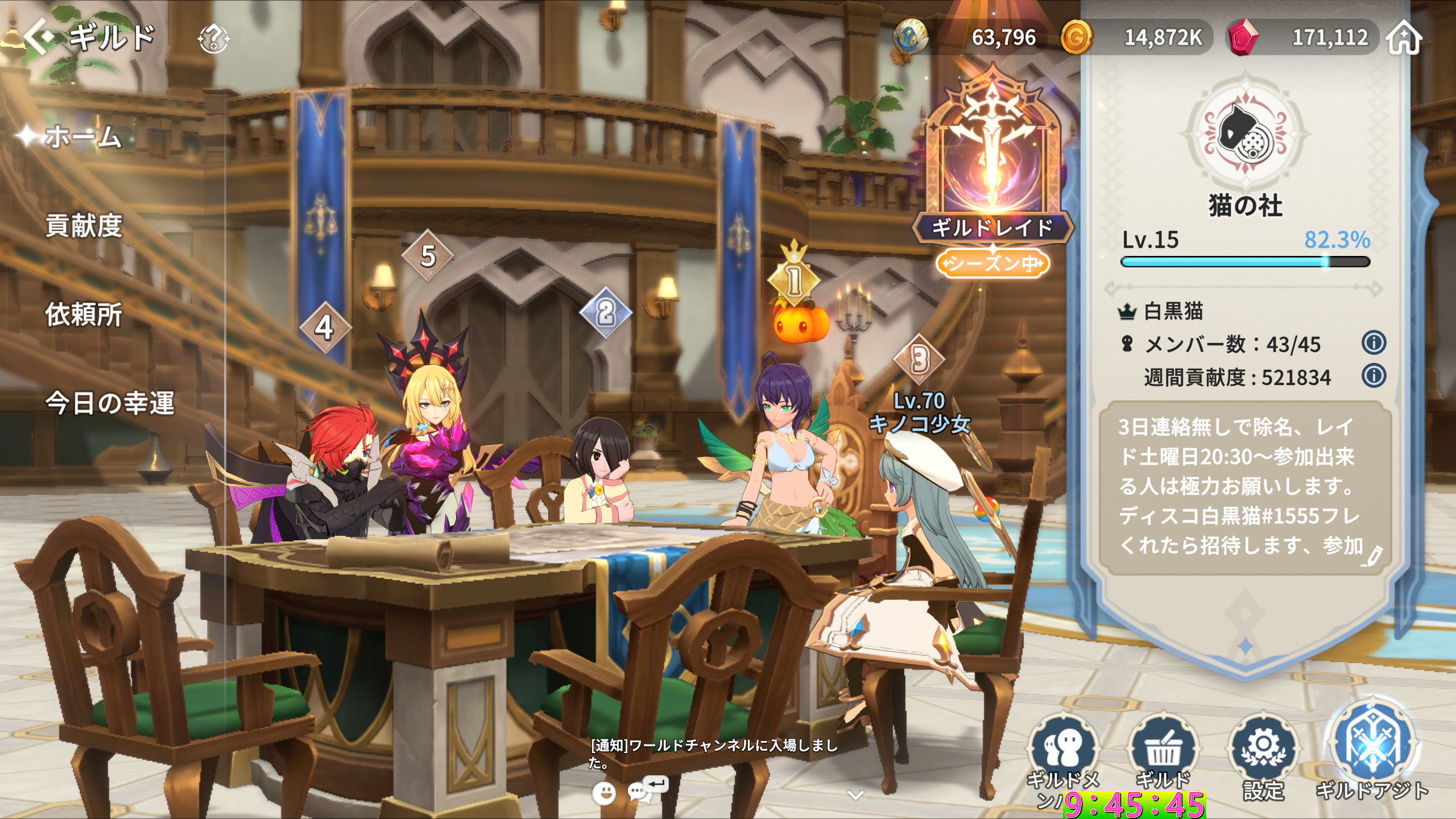Select the ホーム menu entry
This screenshot has width=1456, height=819.
pyautogui.click(x=83, y=137)
